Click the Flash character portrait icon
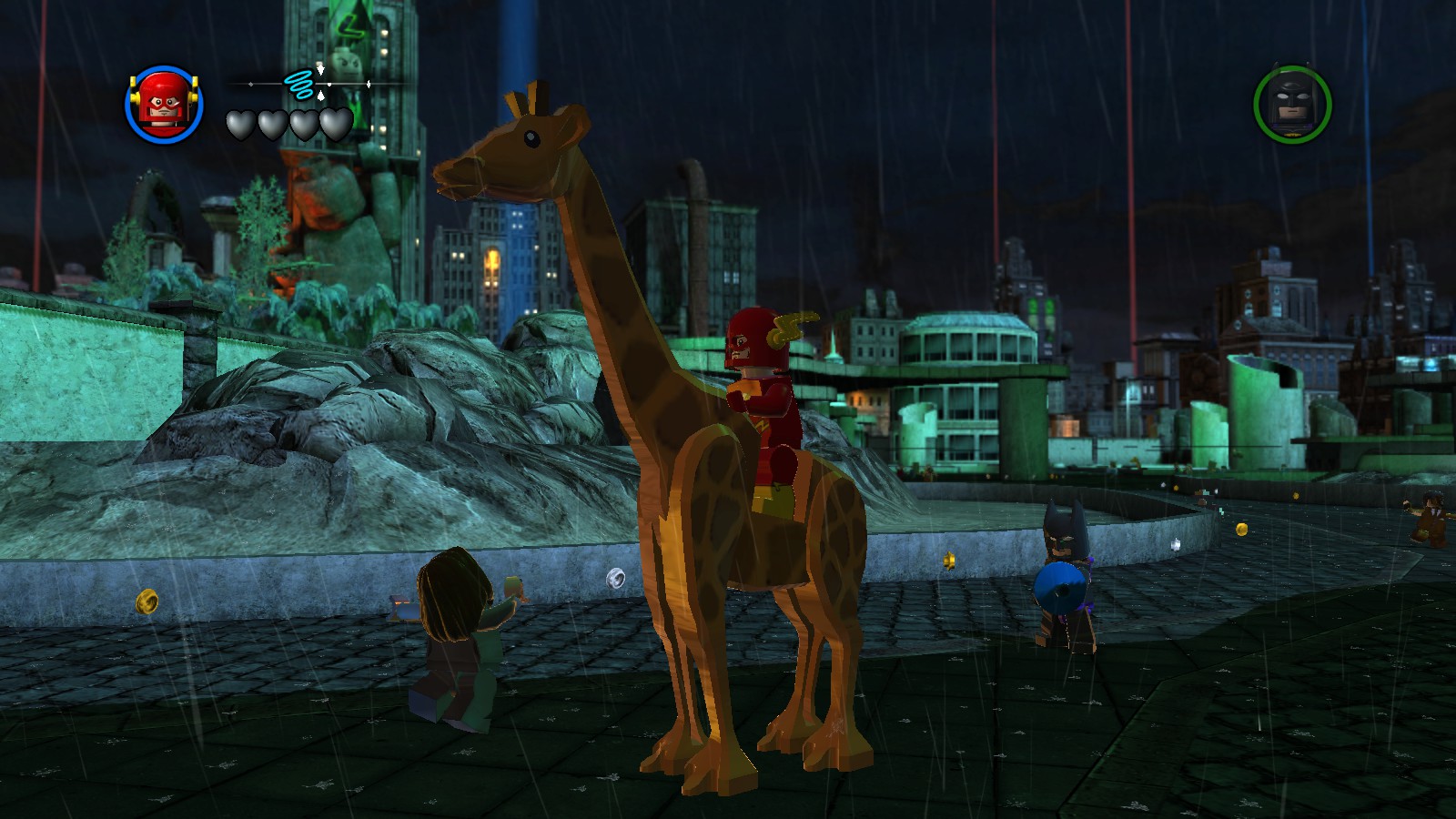Image resolution: width=1456 pixels, height=819 pixels. (164, 103)
